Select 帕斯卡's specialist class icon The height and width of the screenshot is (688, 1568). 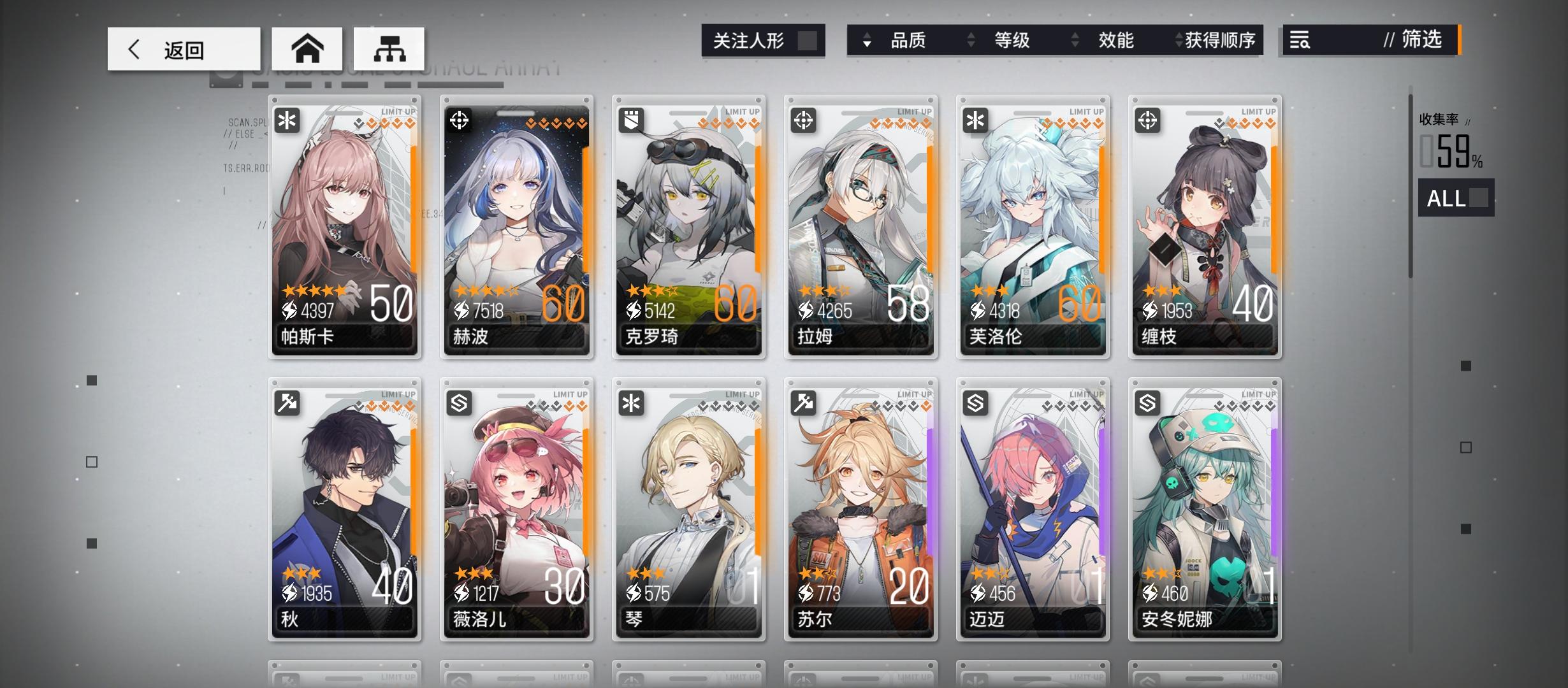pos(287,120)
